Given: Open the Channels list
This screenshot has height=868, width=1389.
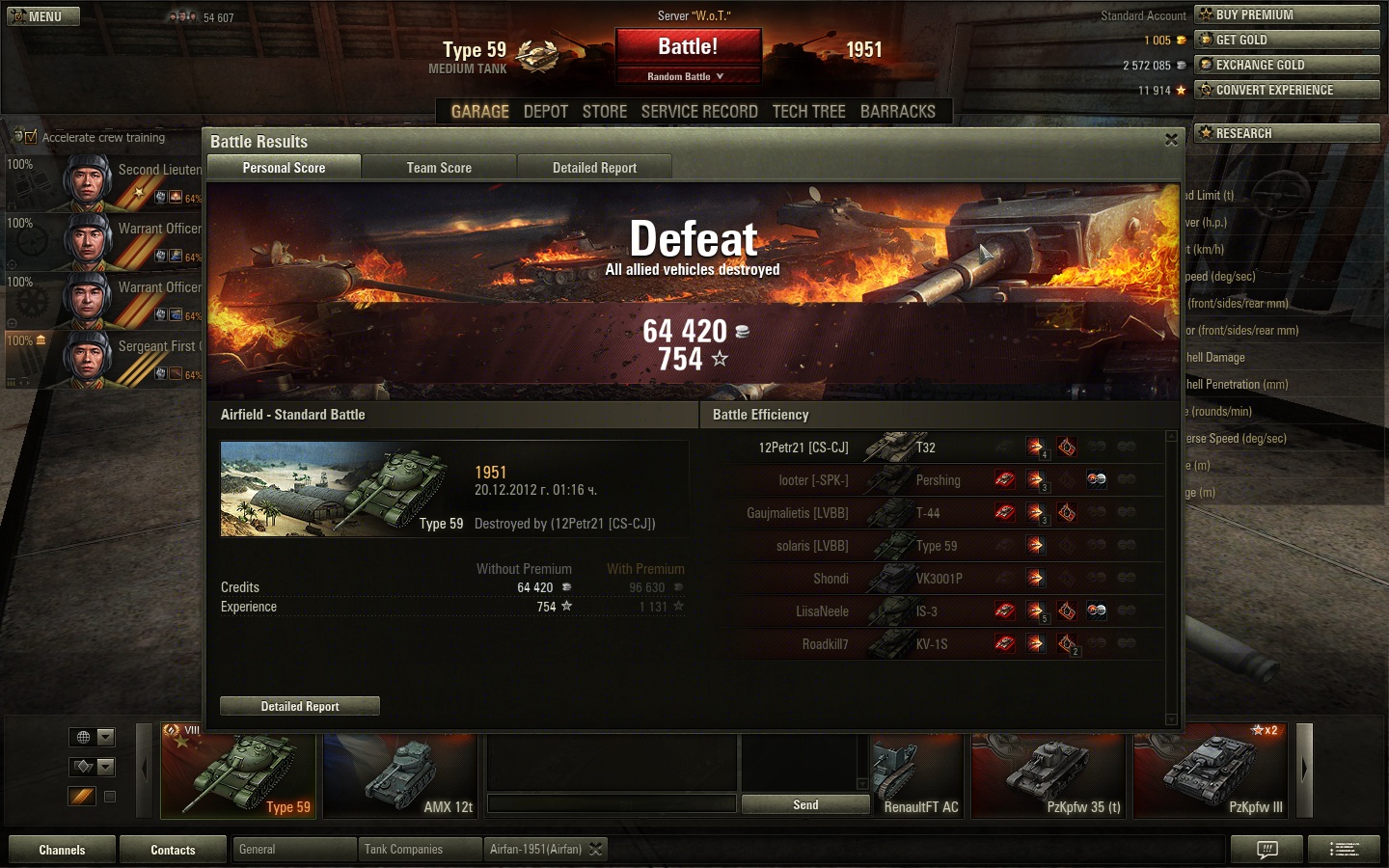Looking at the screenshot, I should click(x=62, y=850).
